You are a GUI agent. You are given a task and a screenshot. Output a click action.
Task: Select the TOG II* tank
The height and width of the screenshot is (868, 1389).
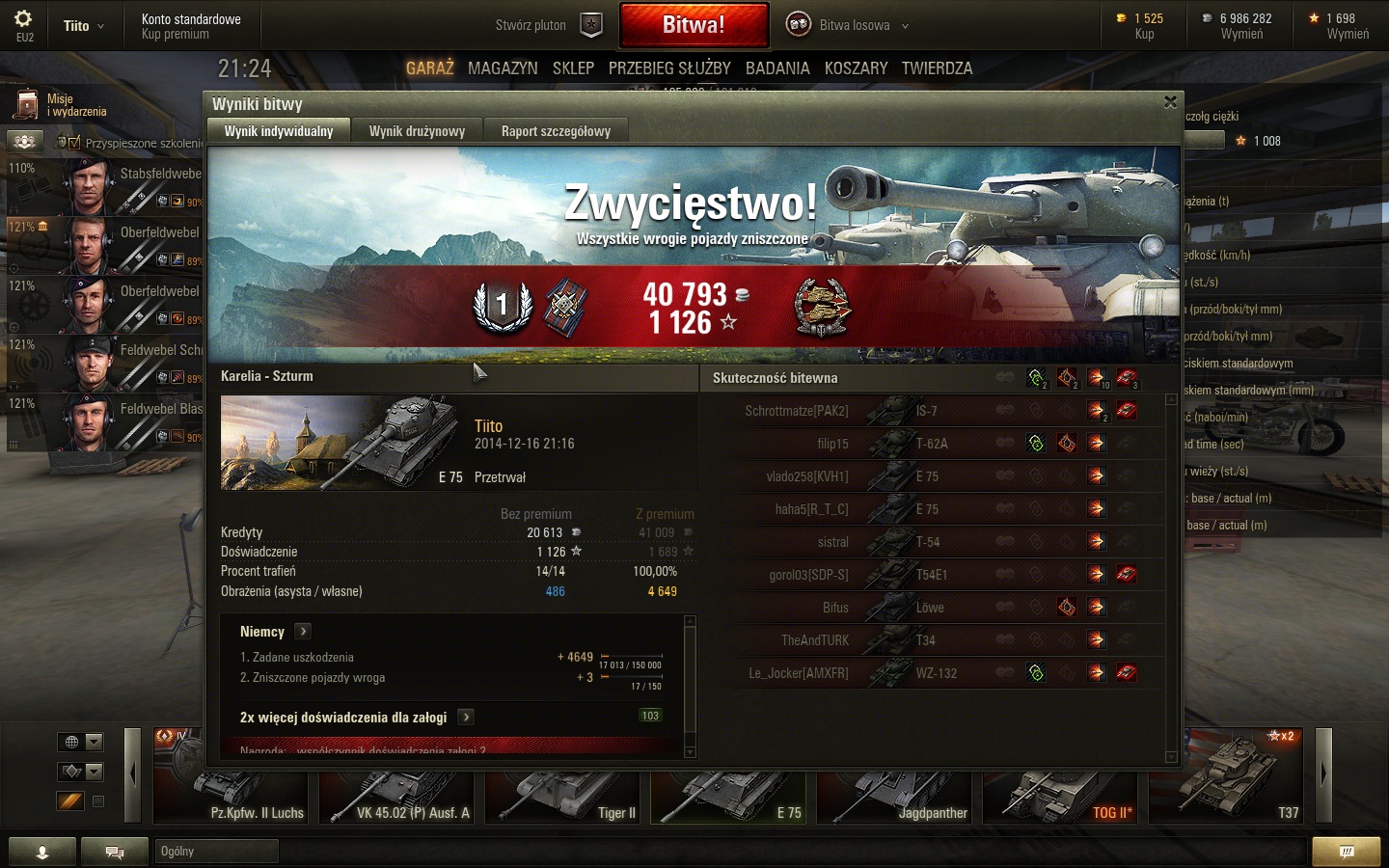click(1065, 791)
